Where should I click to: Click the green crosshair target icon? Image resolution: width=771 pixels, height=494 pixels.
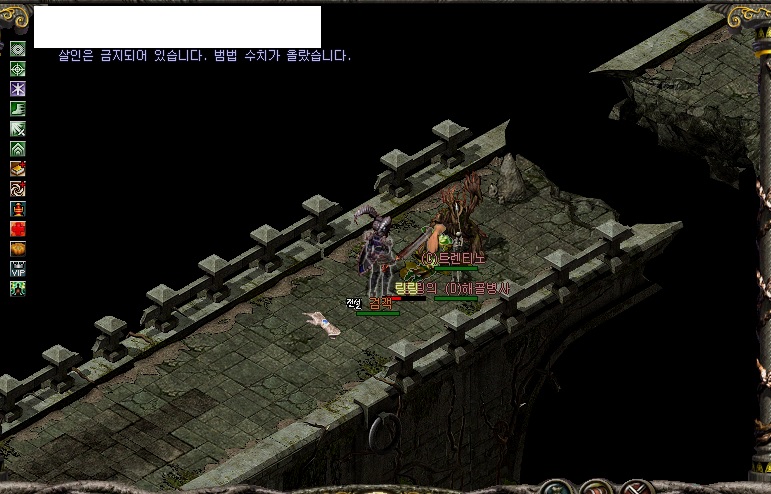[x=18, y=69]
